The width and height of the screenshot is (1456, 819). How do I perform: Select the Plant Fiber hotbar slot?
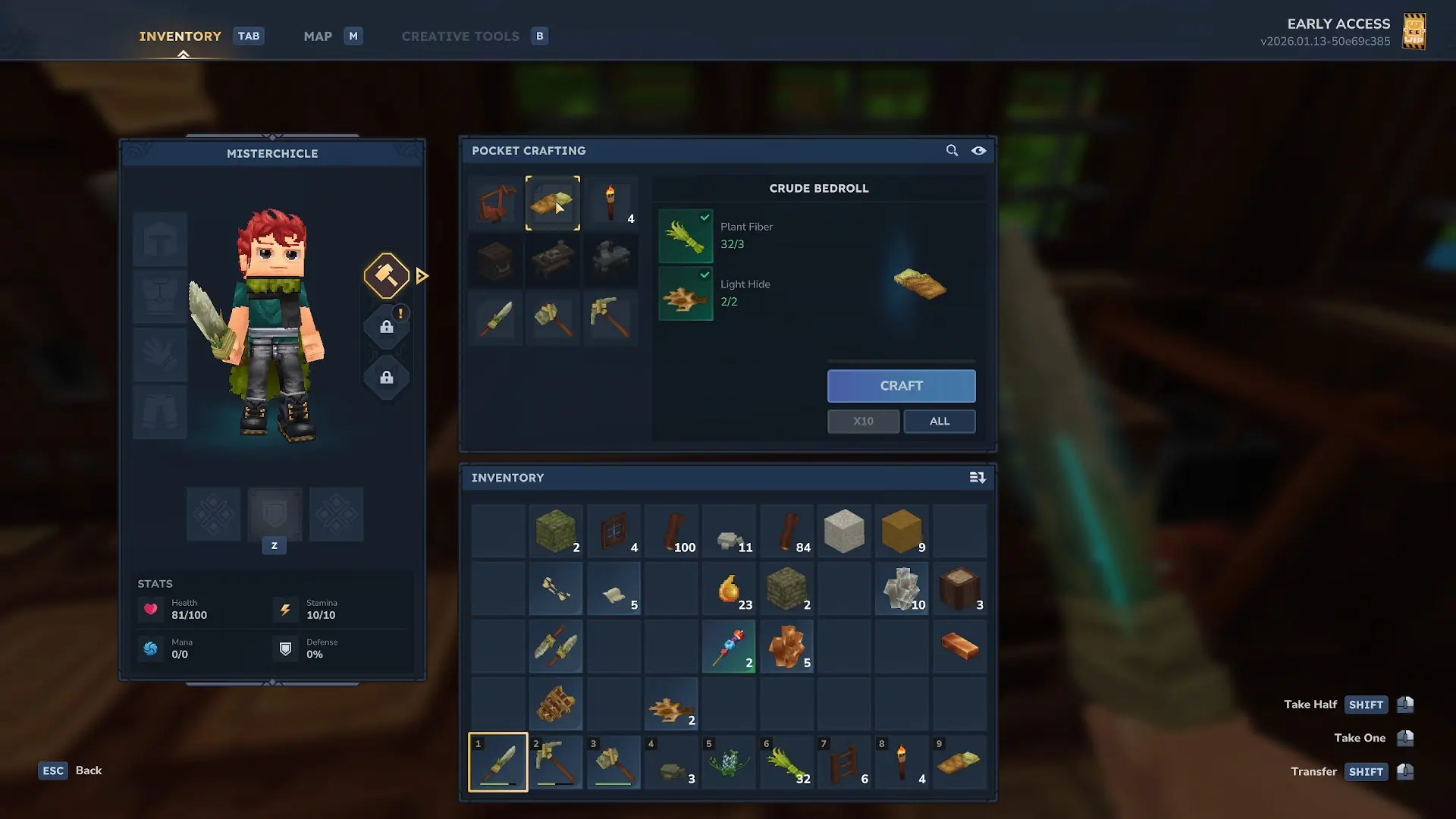787,762
